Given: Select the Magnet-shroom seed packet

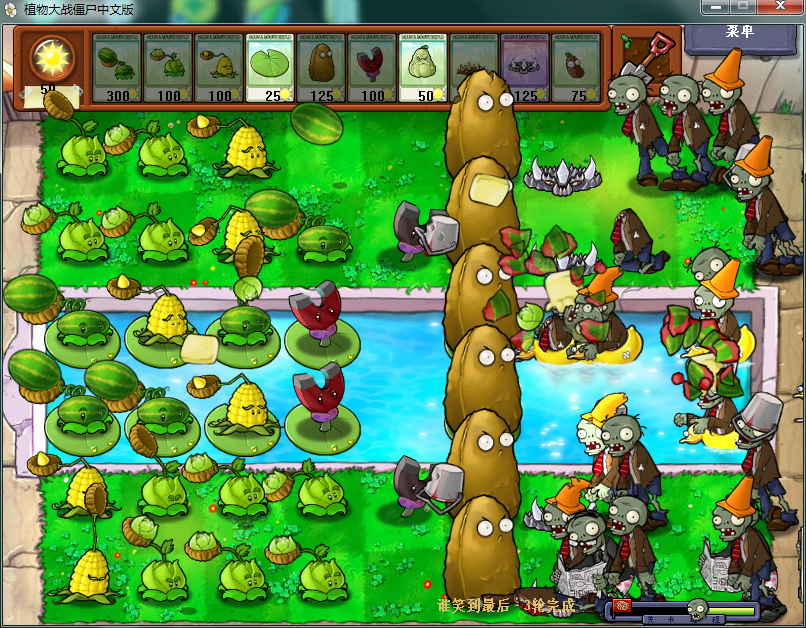Looking at the screenshot, I should coord(373,68).
